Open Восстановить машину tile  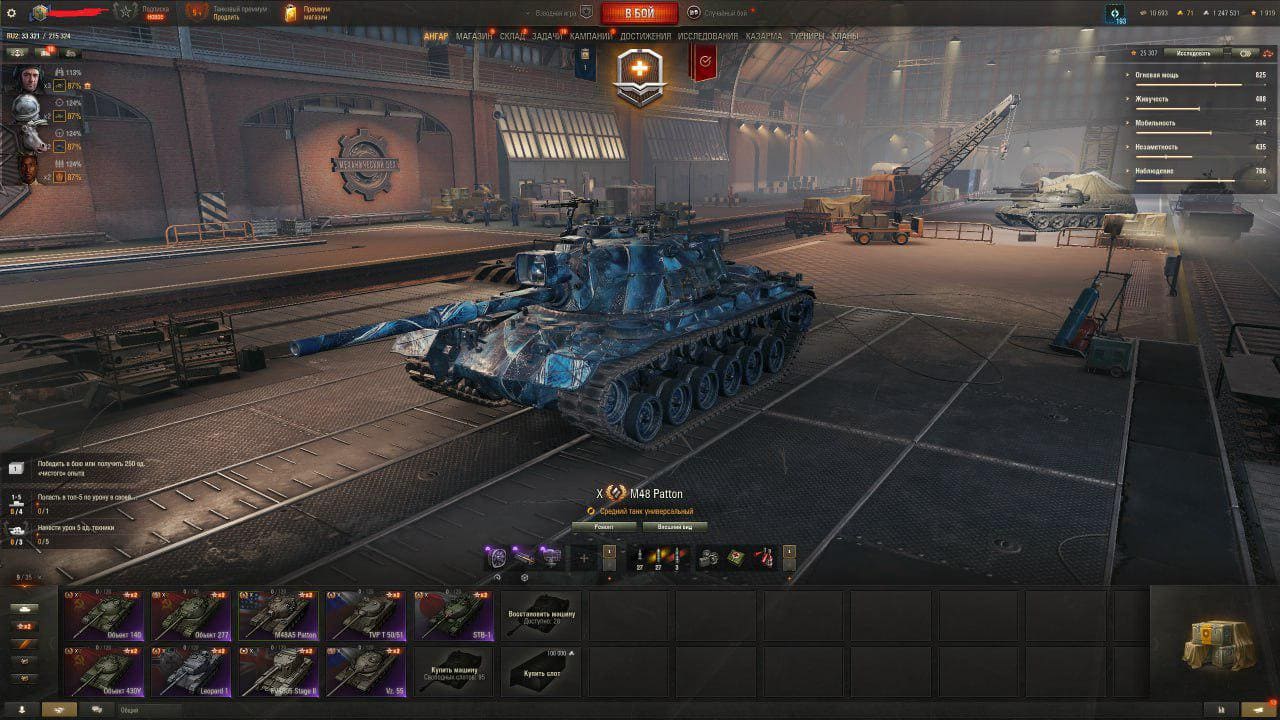540,614
